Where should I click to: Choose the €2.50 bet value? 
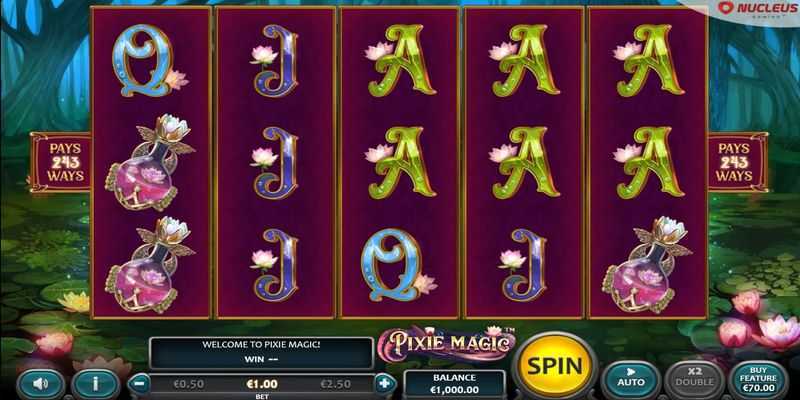[336, 383]
